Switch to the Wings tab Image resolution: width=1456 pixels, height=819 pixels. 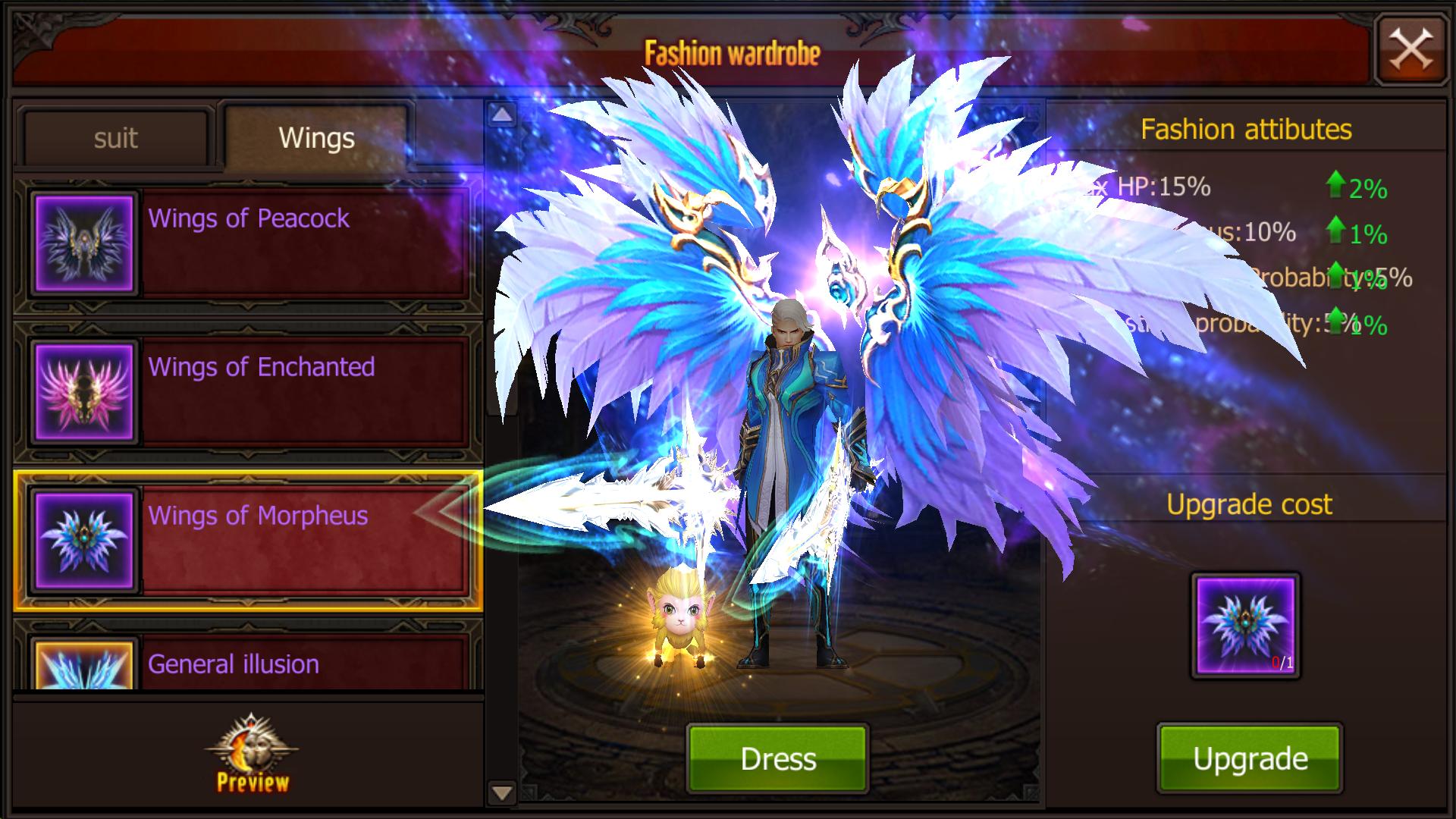[316, 138]
